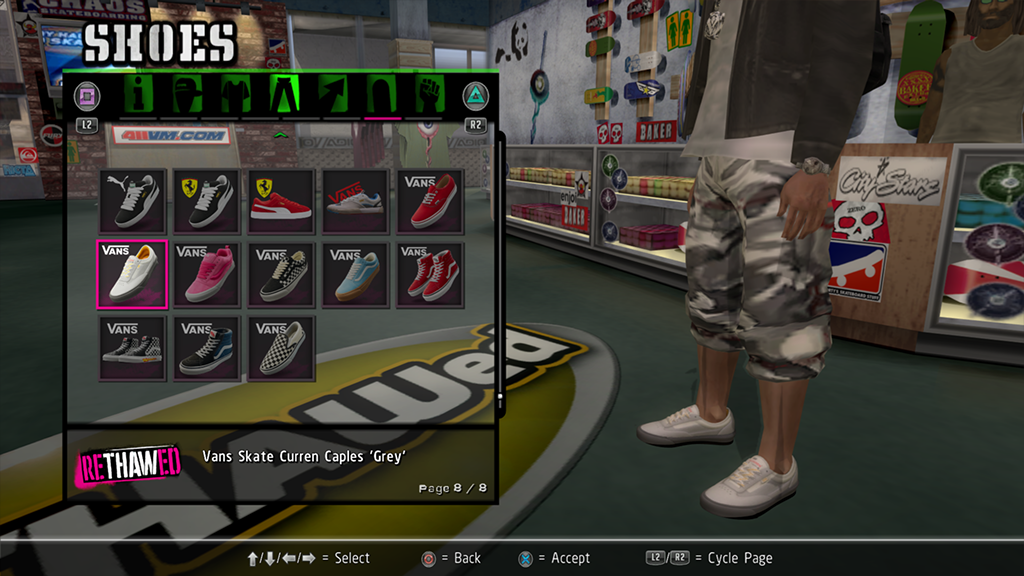
Task: Select the grey Vans Curren Caples shoe
Action: pyautogui.click(x=131, y=274)
